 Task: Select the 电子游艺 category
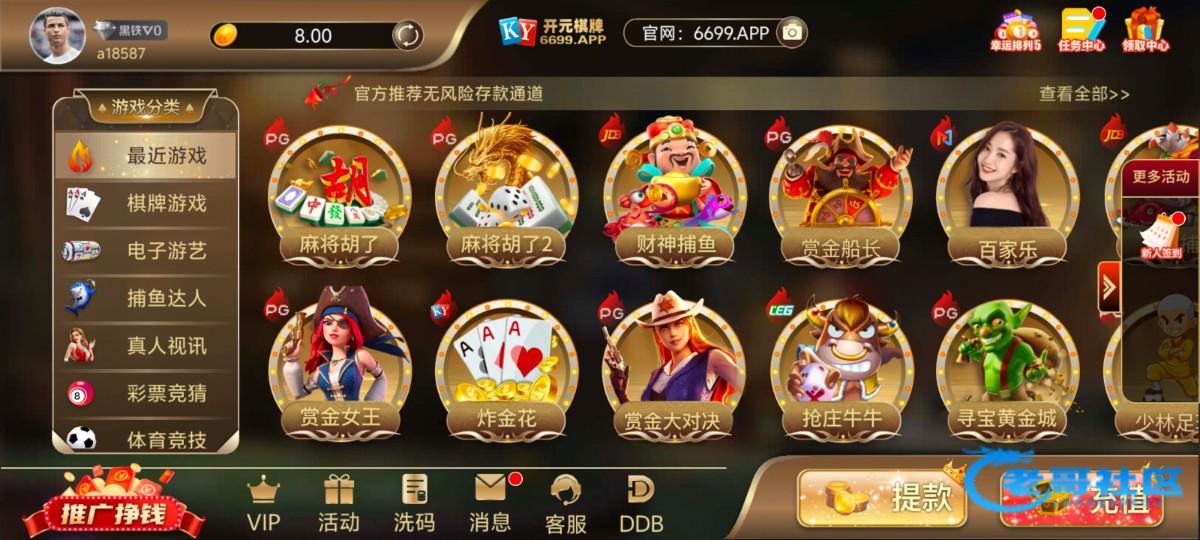145,250
